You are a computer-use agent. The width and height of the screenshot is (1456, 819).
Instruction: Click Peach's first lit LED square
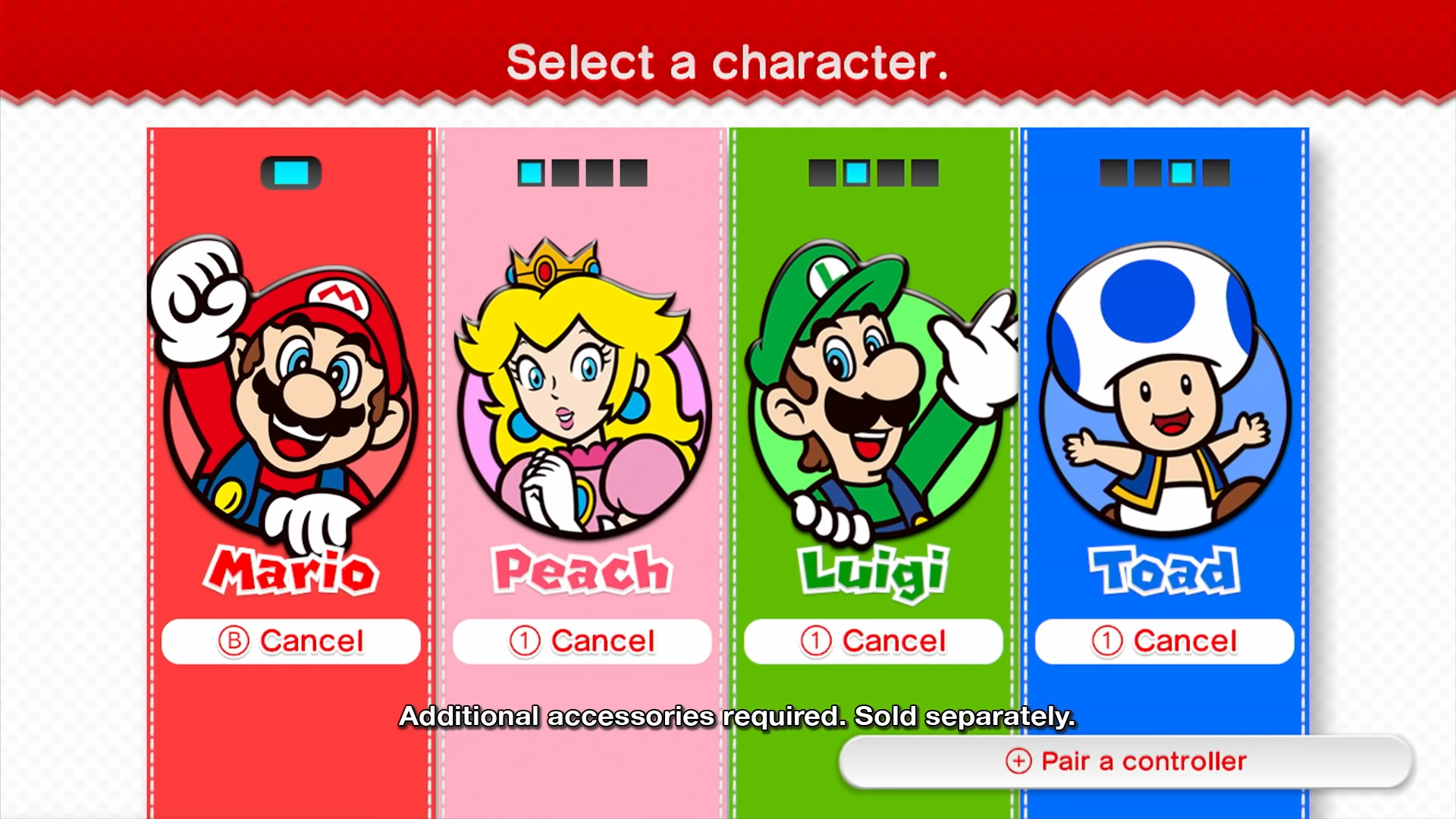pyautogui.click(x=529, y=173)
